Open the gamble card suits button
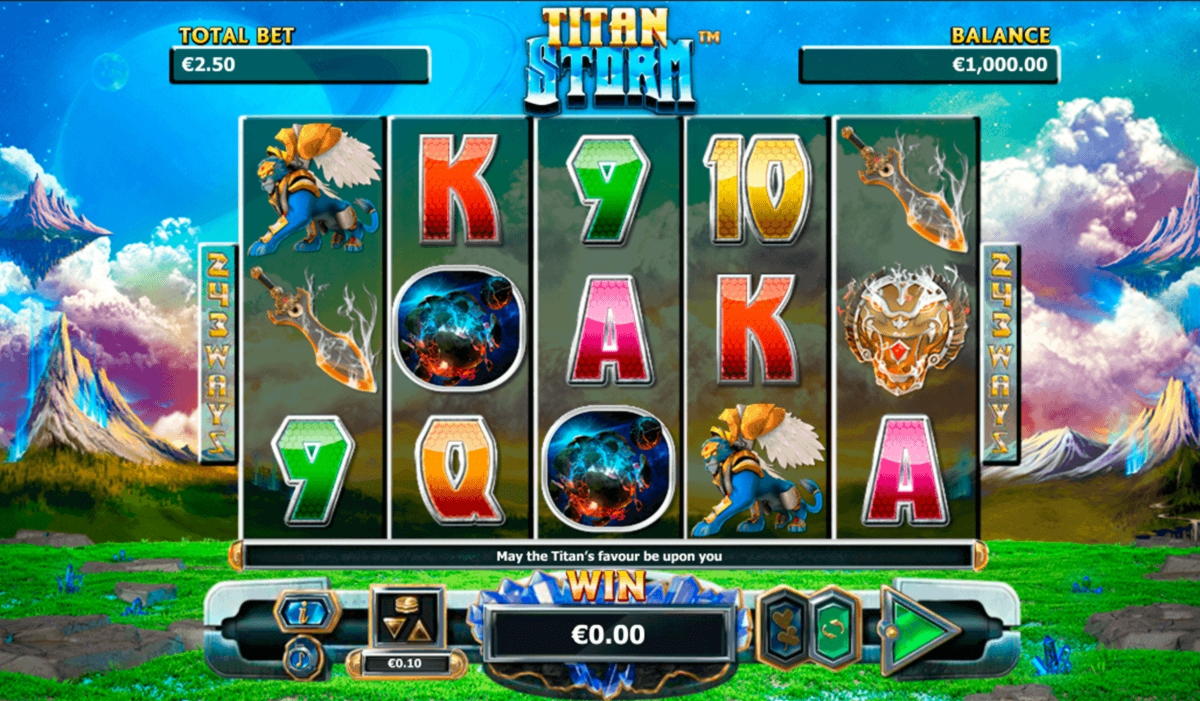1200x701 pixels. tap(783, 629)
